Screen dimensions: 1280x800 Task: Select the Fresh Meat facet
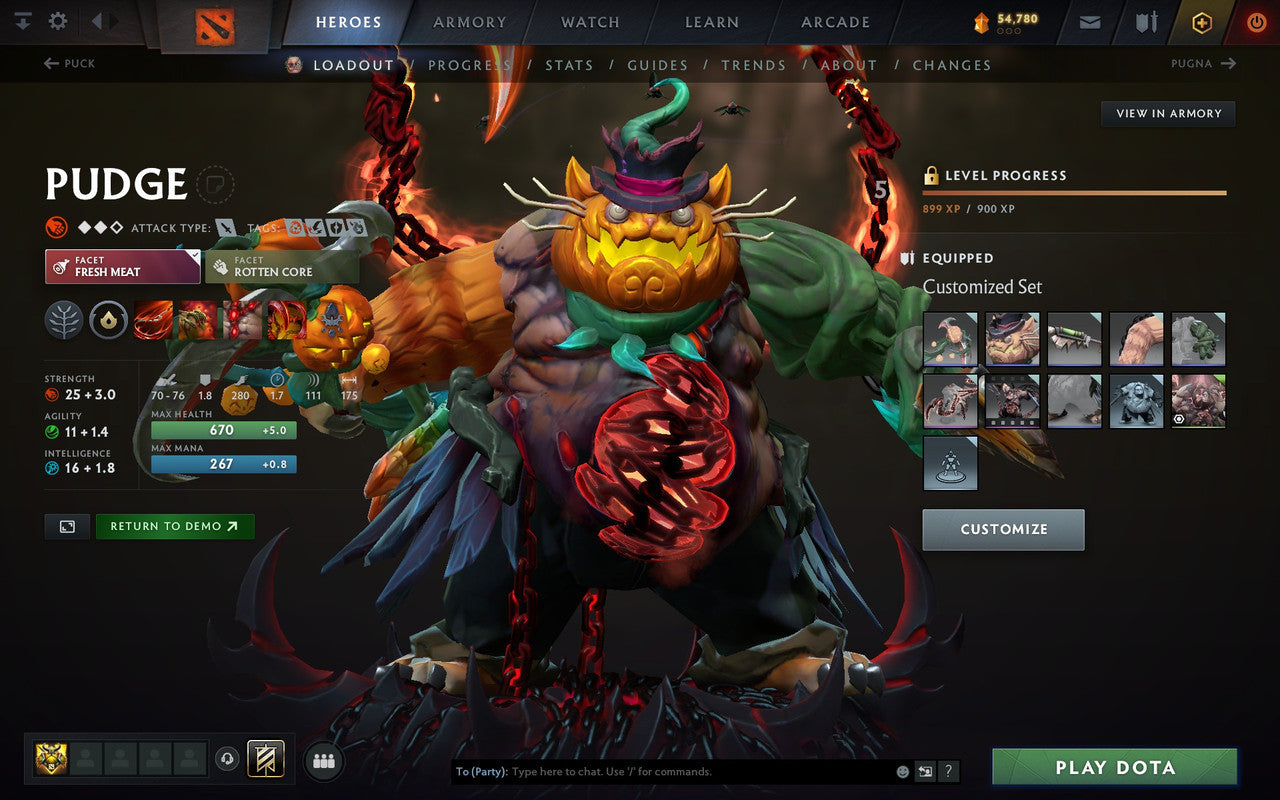coord(122,266)
